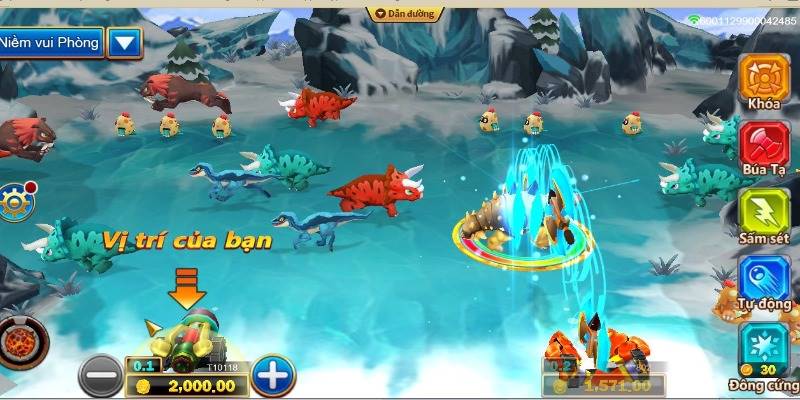Activate the Đóng cứng freeze skill

pyautogui.click(x=764, y=347)
